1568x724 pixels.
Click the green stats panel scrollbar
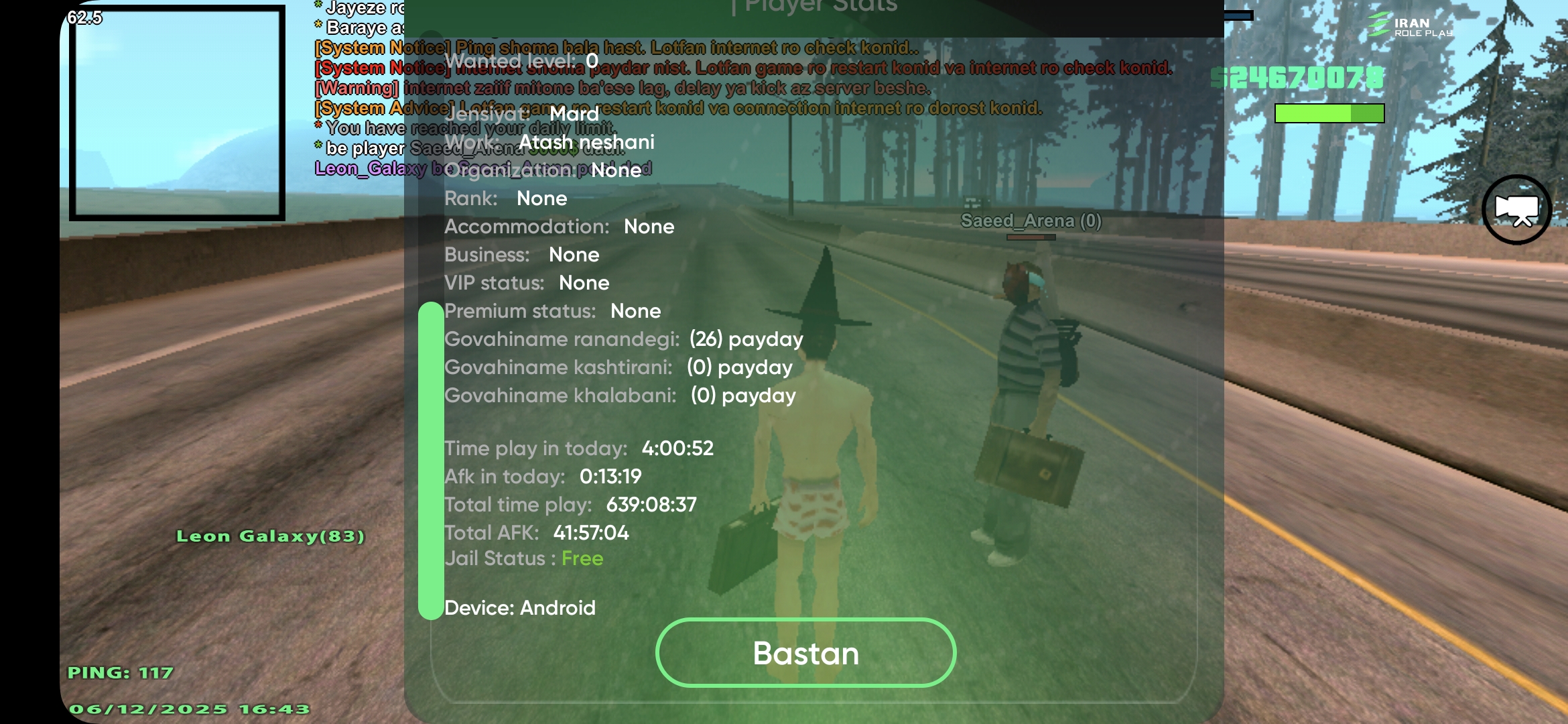coord(430,461)
